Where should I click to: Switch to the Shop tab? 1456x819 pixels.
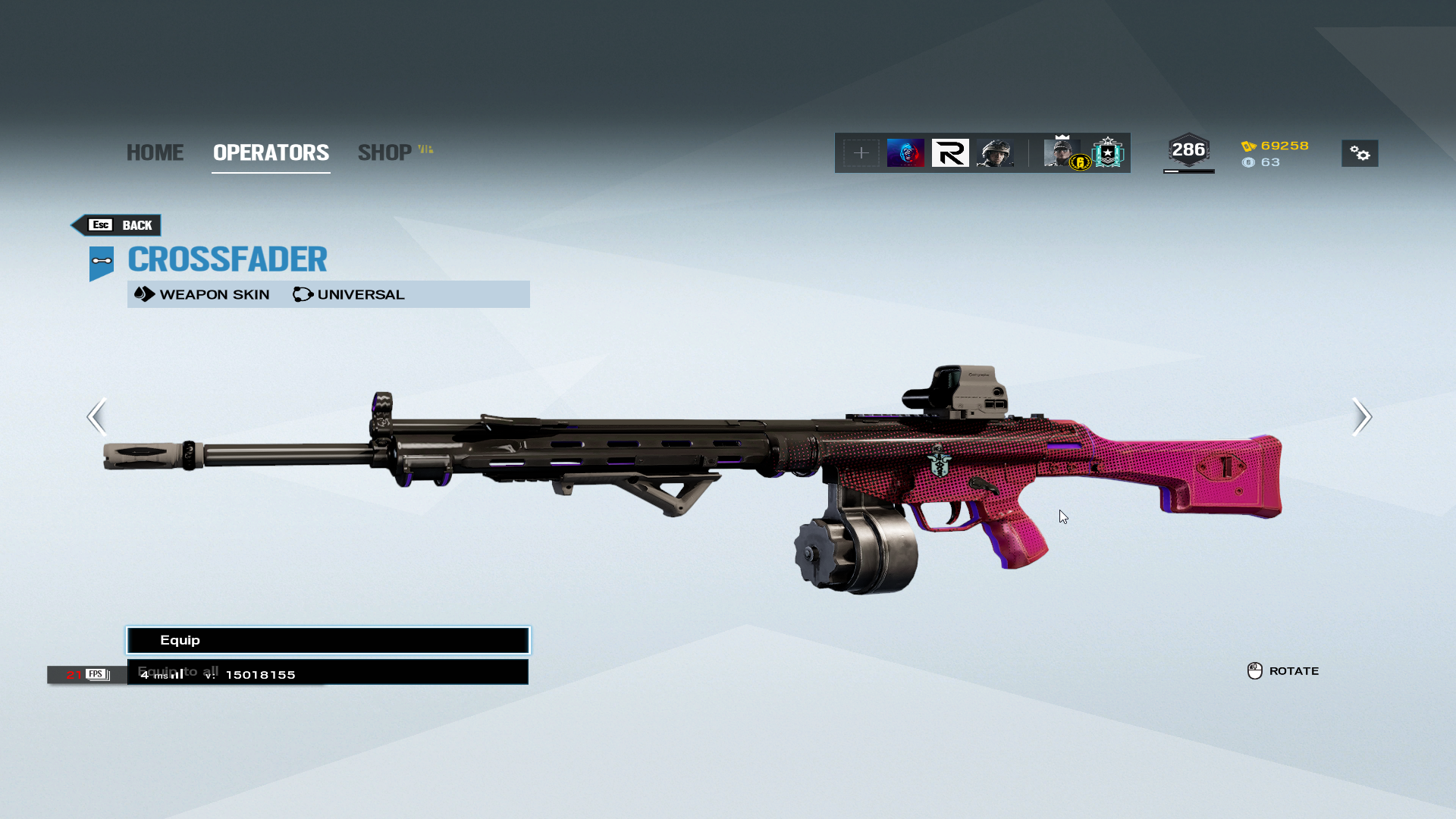tap(385, 152)
